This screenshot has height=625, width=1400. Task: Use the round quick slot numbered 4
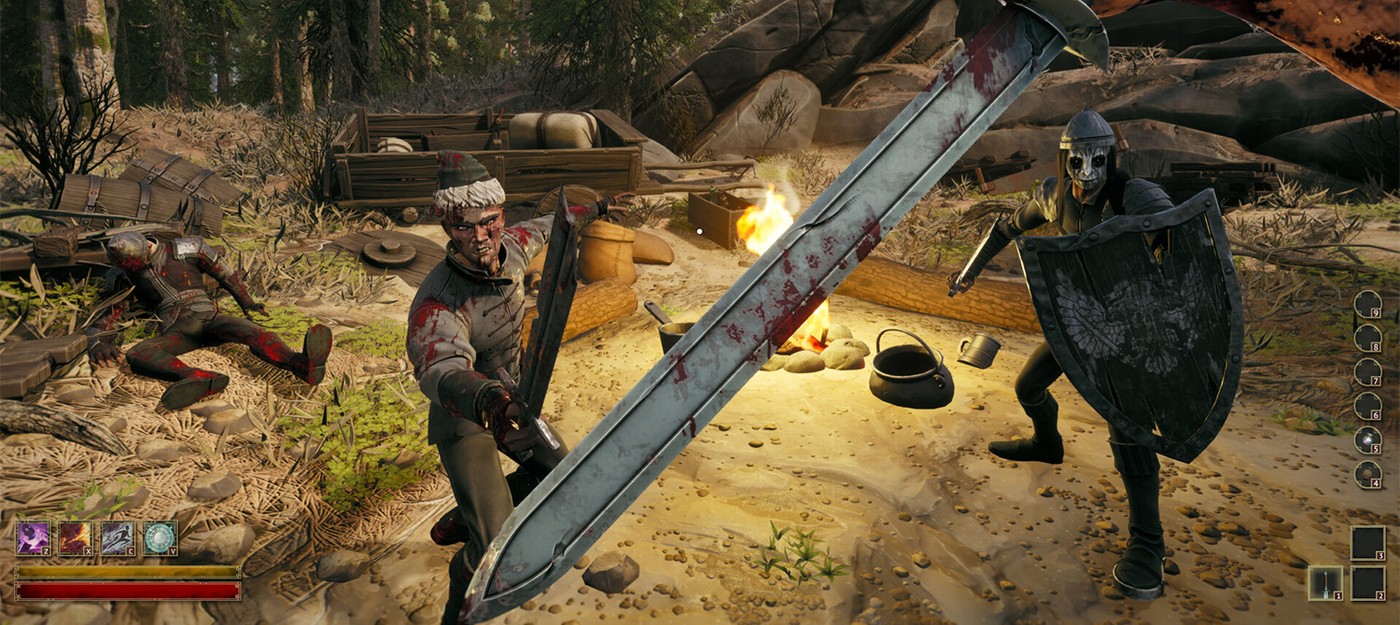coord(1367,473)
